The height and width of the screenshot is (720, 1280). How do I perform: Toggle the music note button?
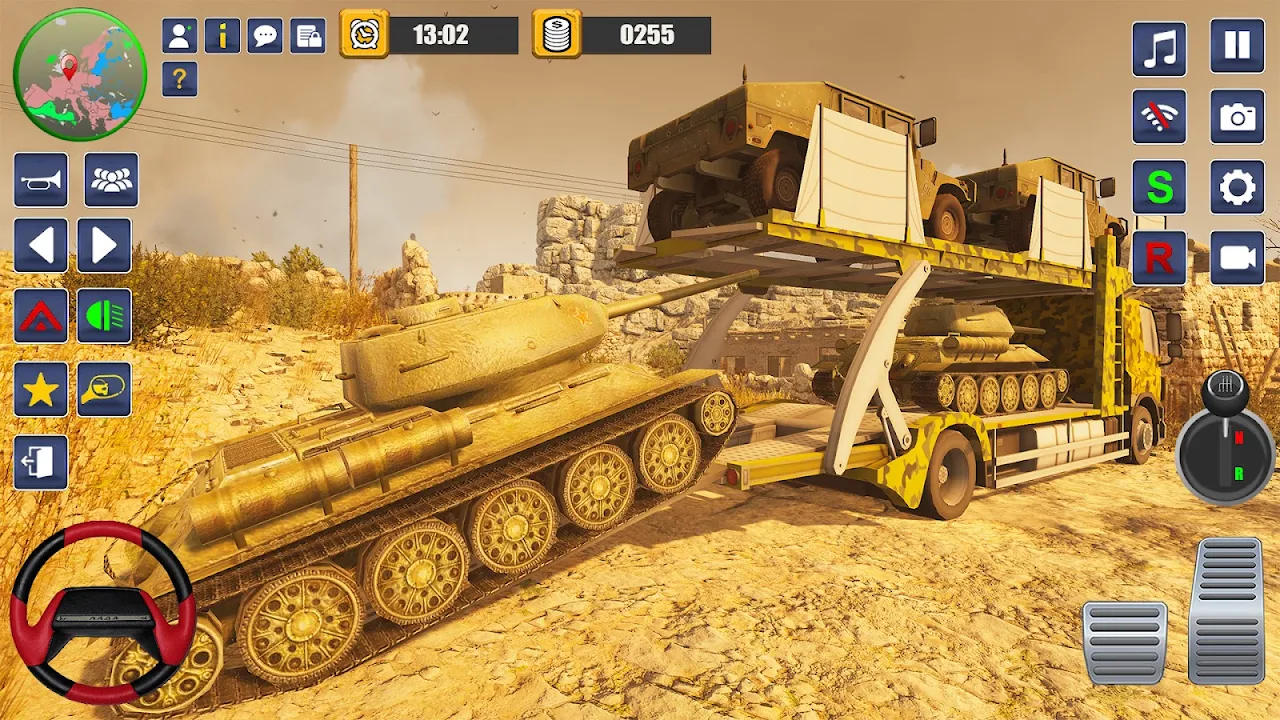(1159, 48)
